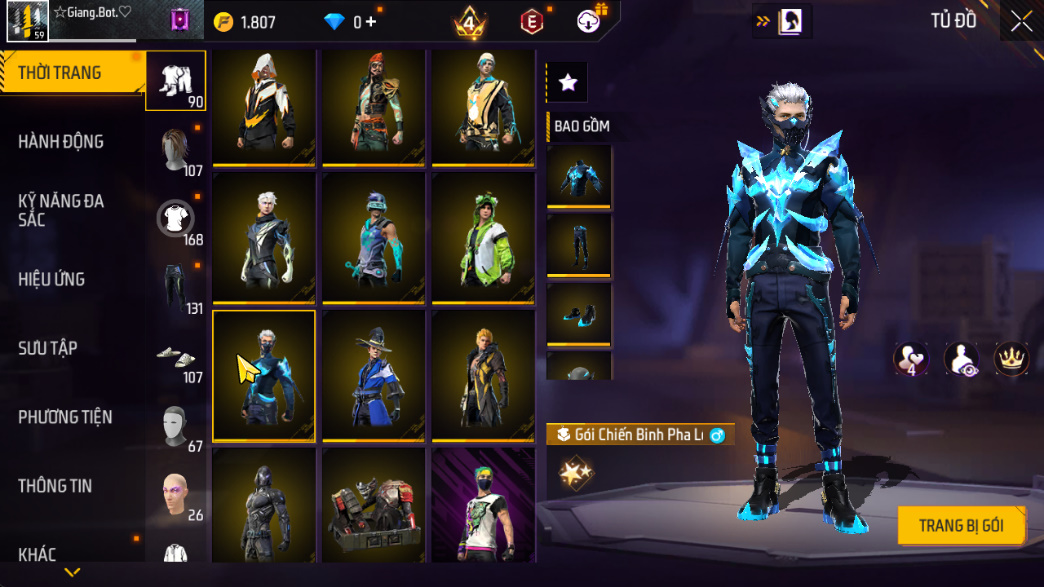The image size is (1044, 587).
Task: Switch to the THỜI TRANG tab
Action: click(60, 73)
